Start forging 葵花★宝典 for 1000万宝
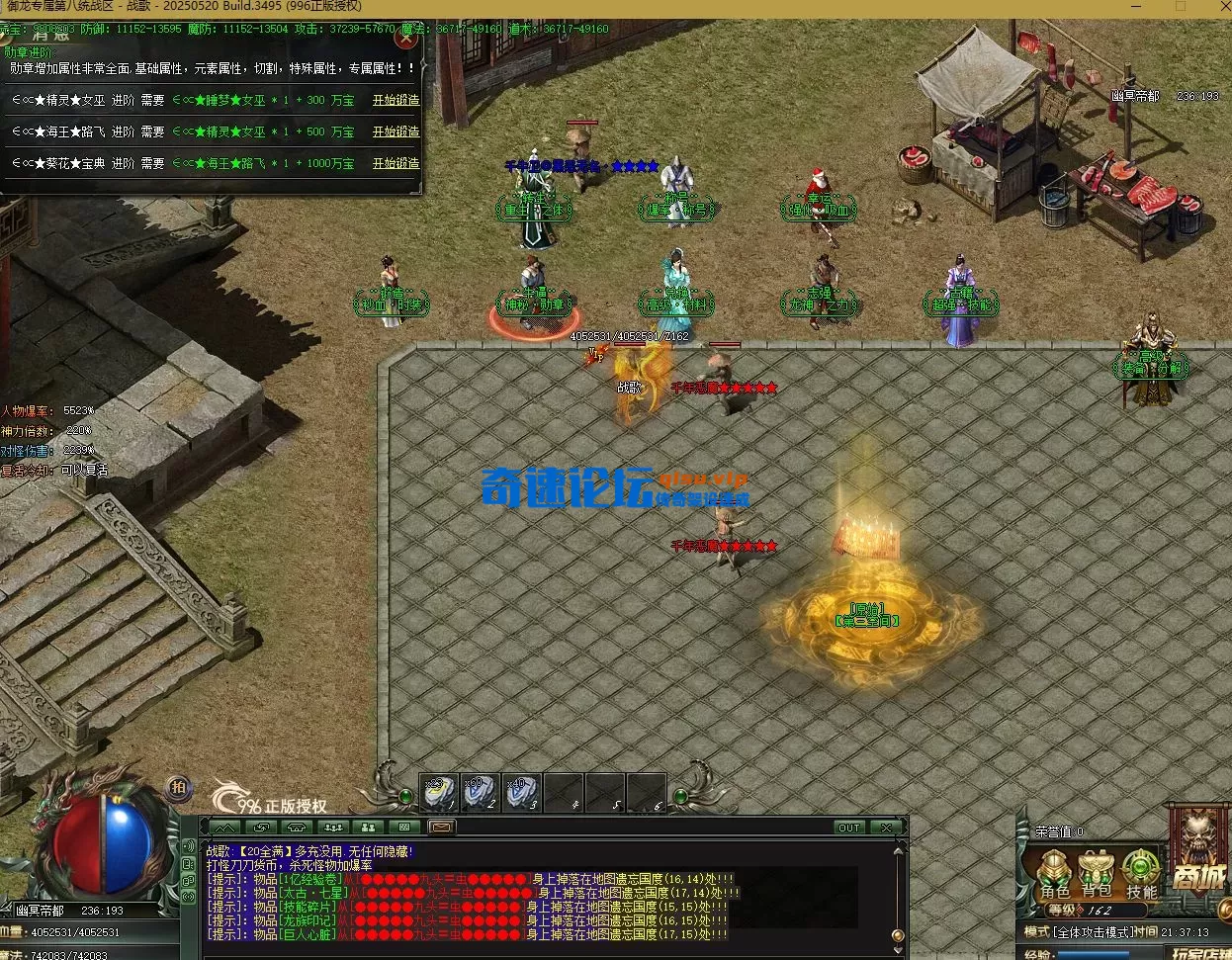 (x=396, y=163)
